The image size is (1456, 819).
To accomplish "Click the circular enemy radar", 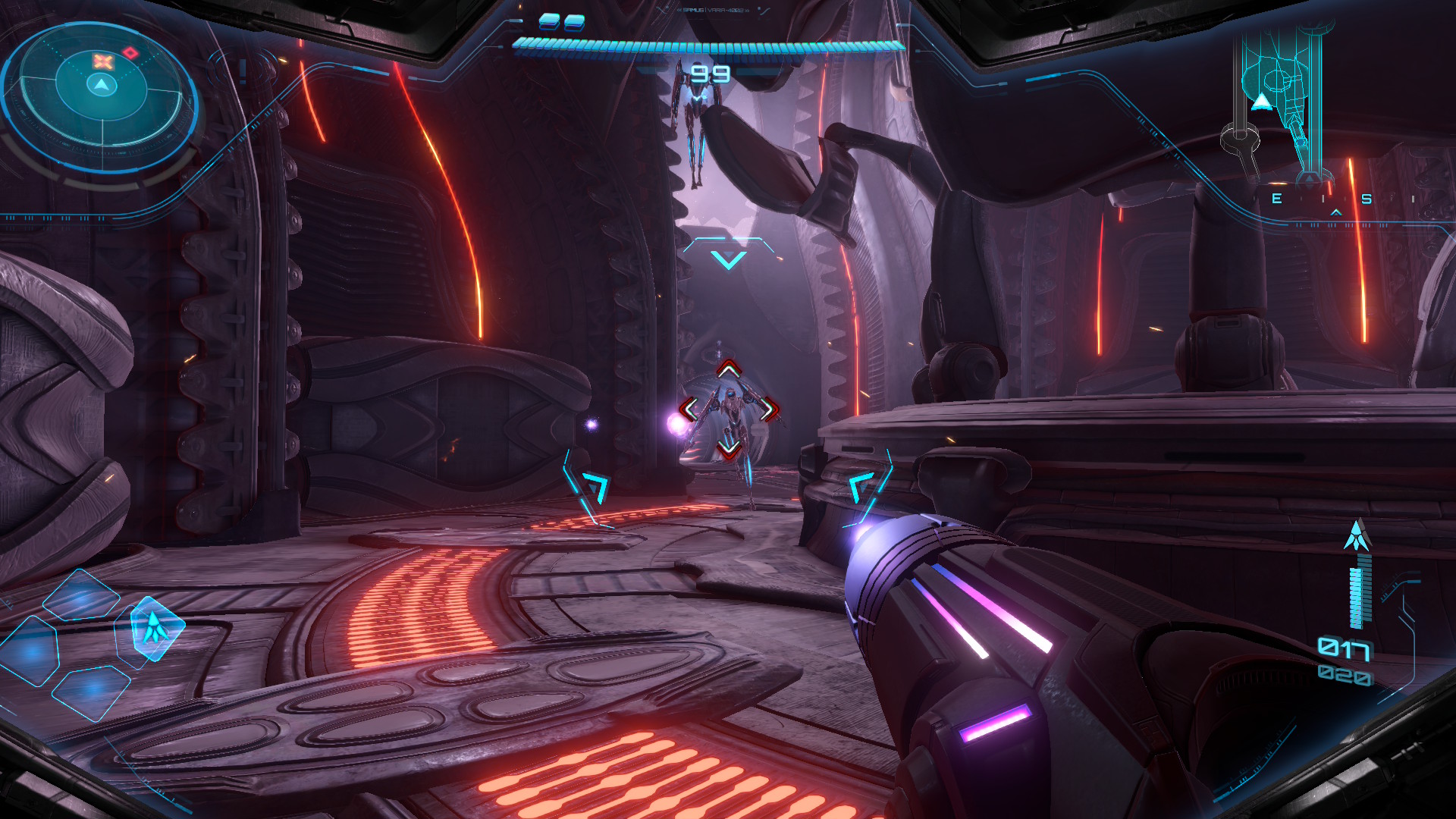I will [101, 94].
